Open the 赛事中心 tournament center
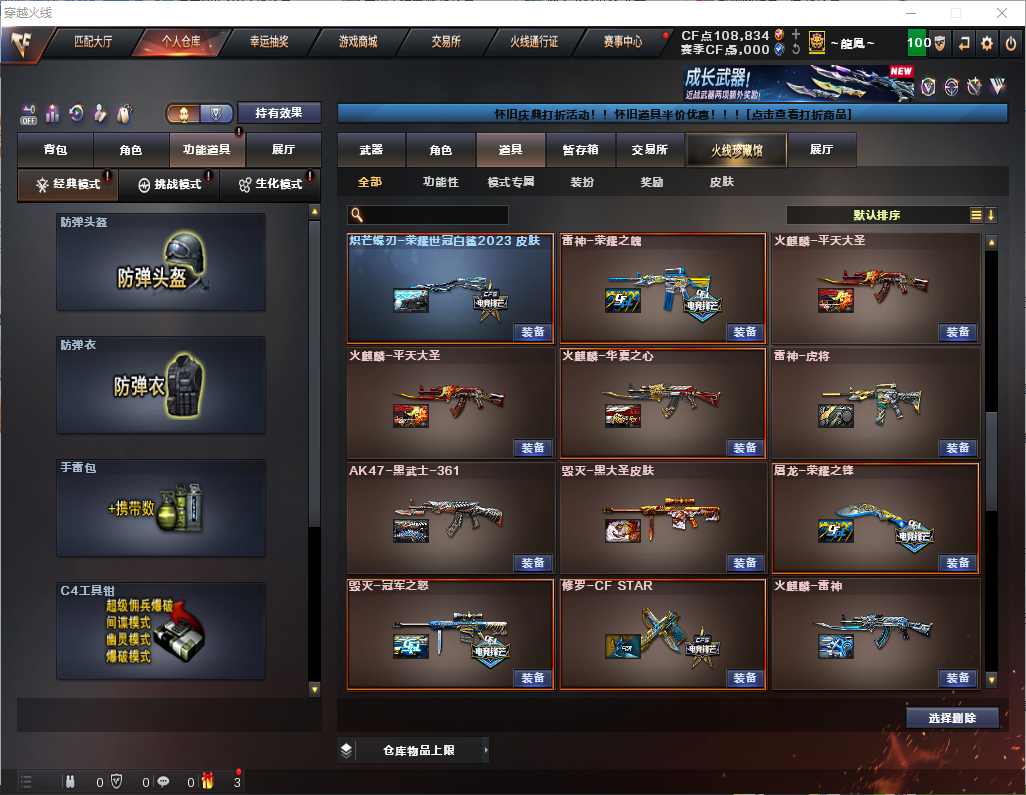The image size is (1026, 795). coord(622,42)
